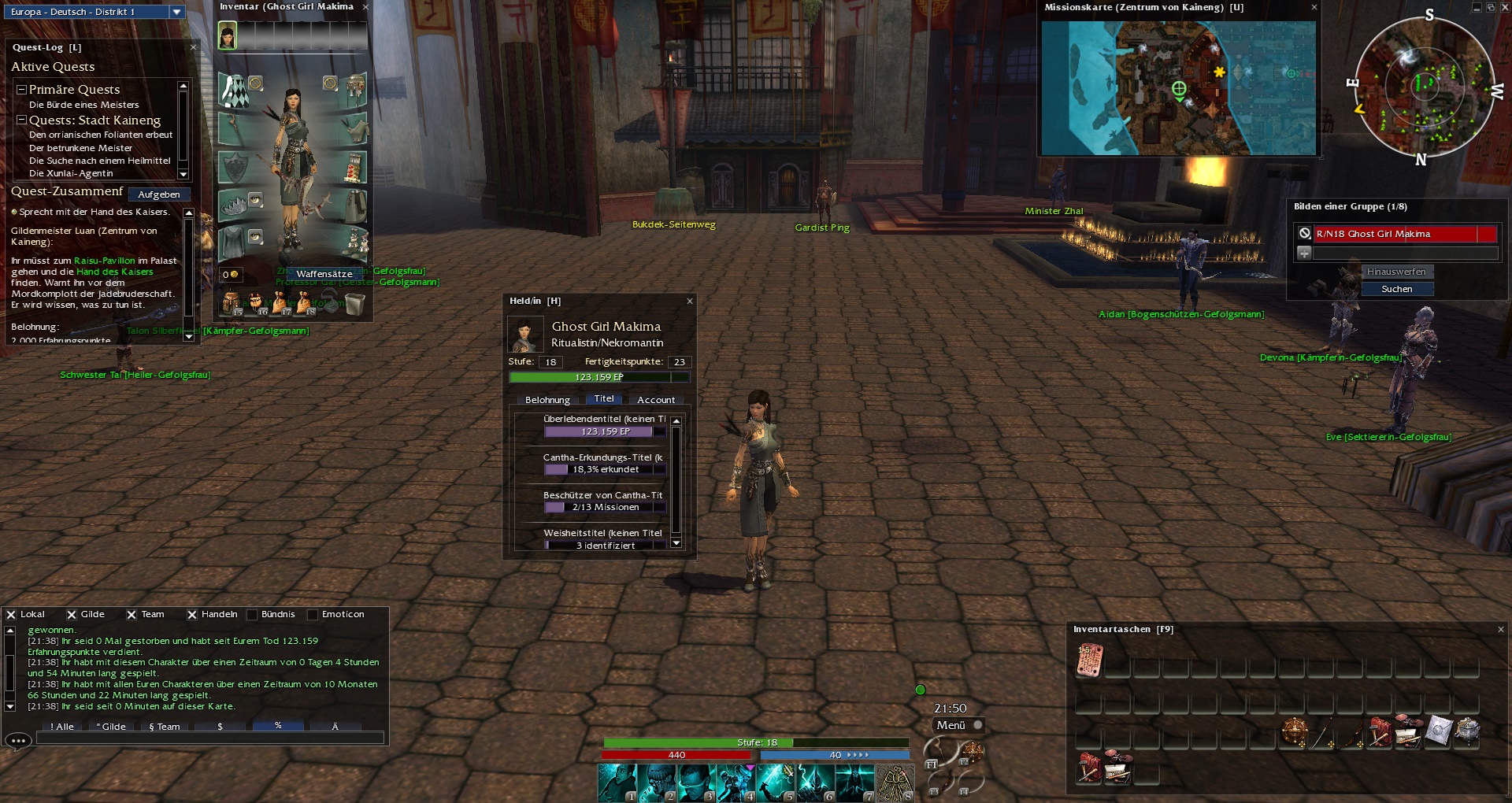Image resolution: width=1512 pixels, height=803 pixels.
Task: Switch to the Belohnung tab
Action: [x=547, y=400]
